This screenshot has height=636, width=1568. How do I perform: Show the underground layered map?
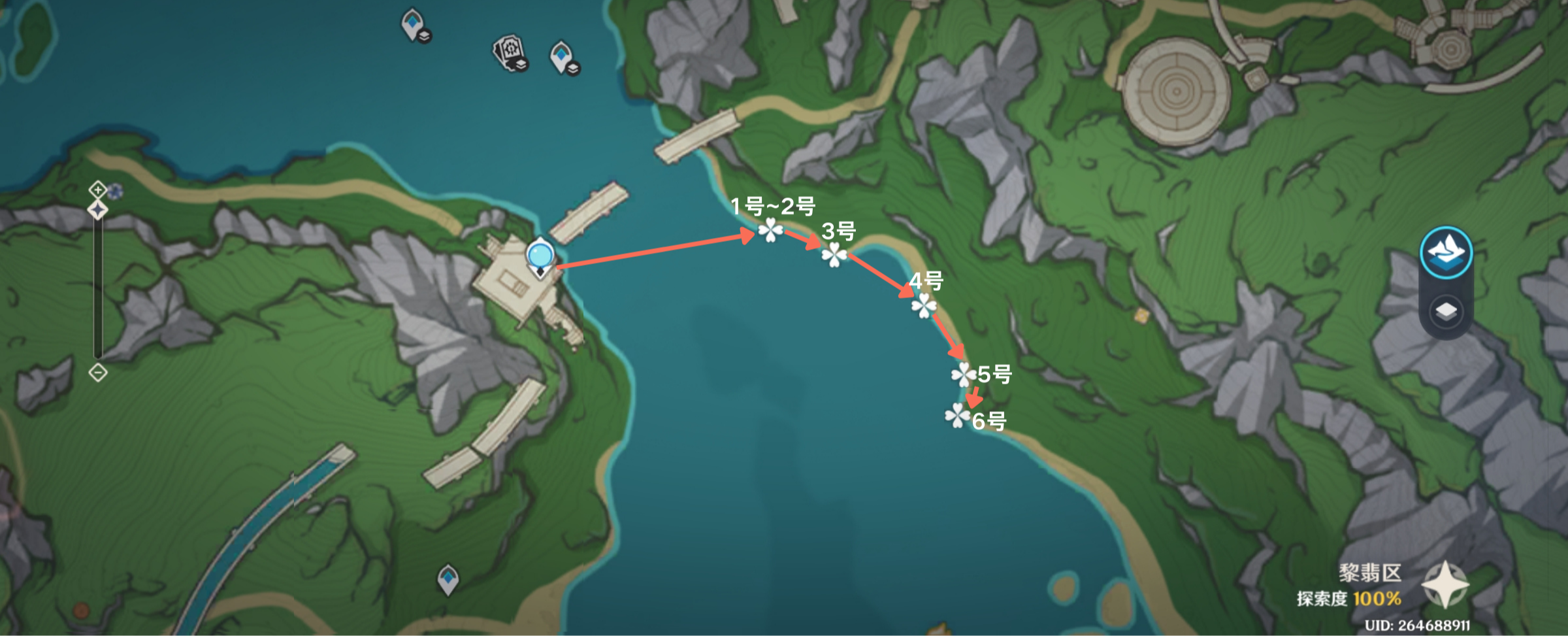coord(1446,312)
